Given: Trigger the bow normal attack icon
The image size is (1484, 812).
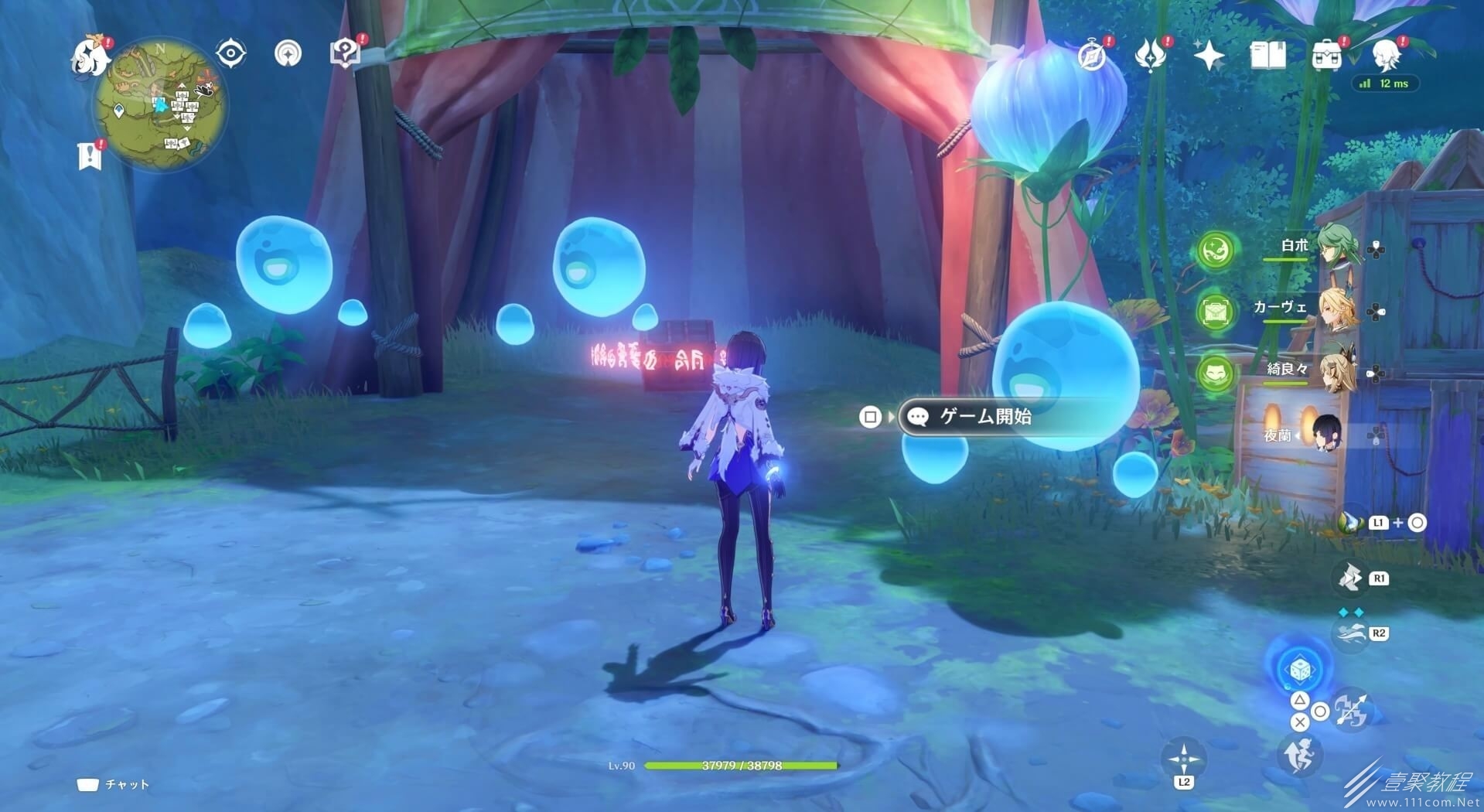Looking at the screenshot, I should pyautogui.click(x=1352, y=710).
